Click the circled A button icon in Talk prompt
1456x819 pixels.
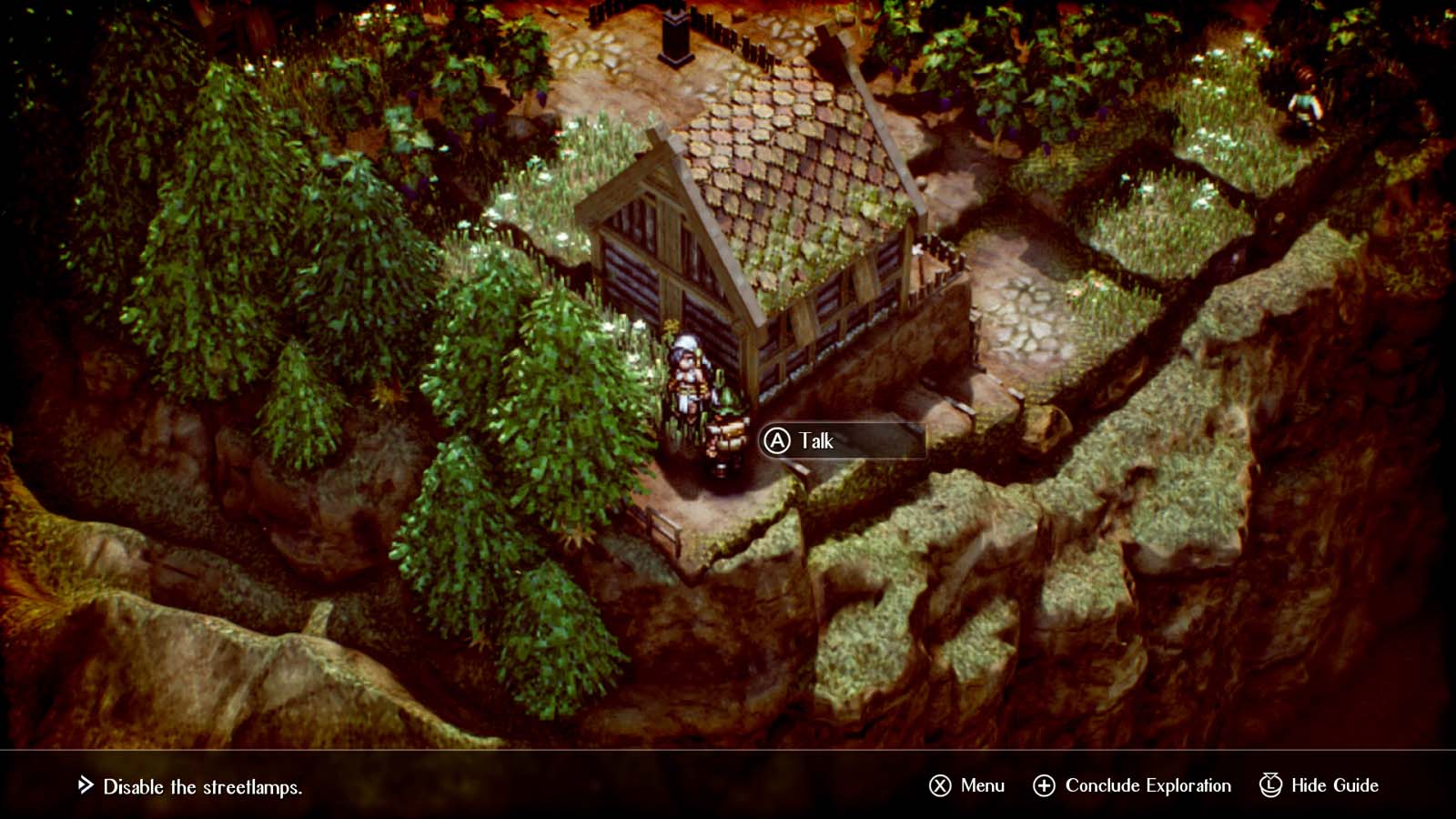click(778, 440)
